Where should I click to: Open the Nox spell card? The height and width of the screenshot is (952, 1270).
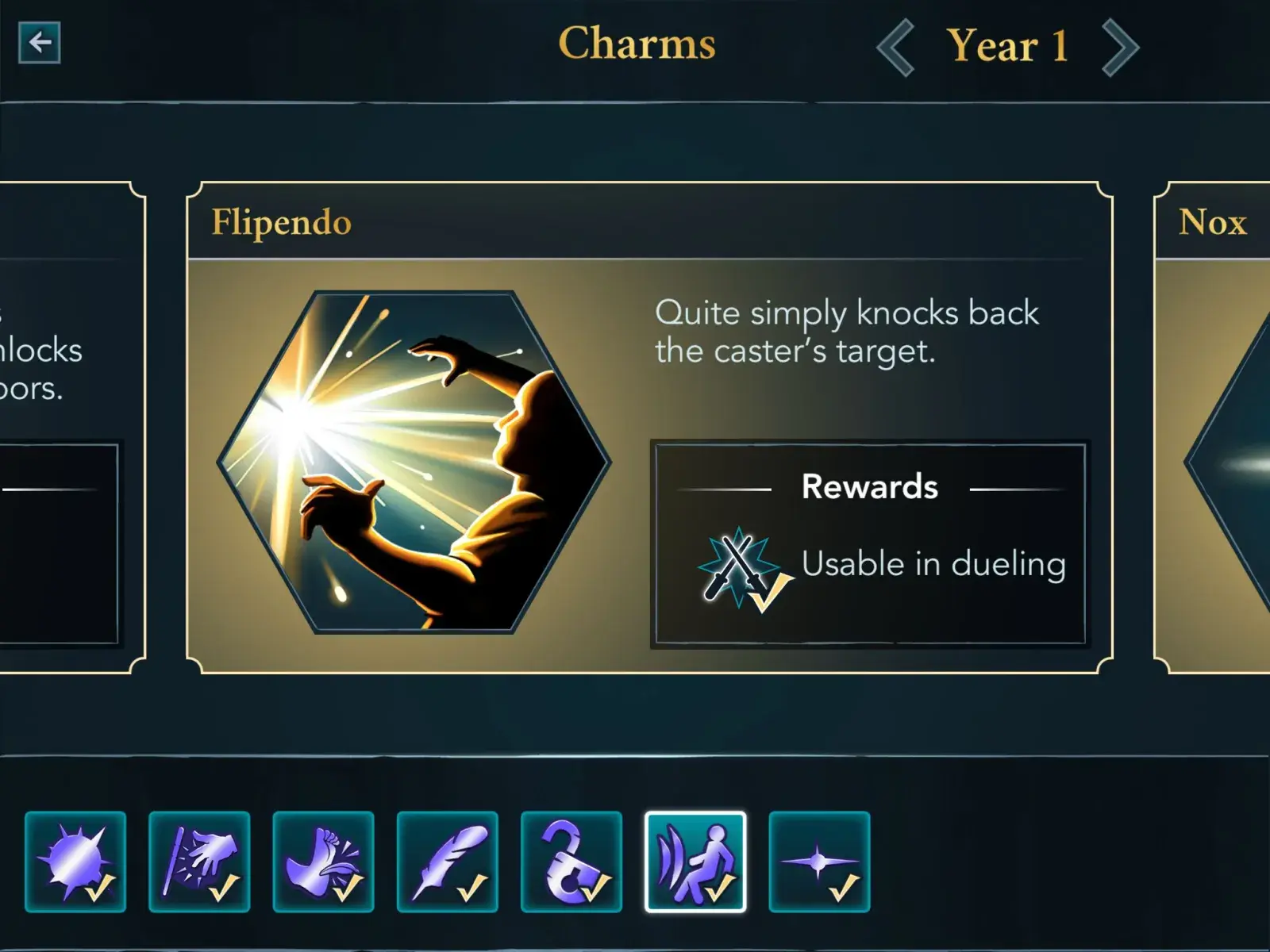1213,428
